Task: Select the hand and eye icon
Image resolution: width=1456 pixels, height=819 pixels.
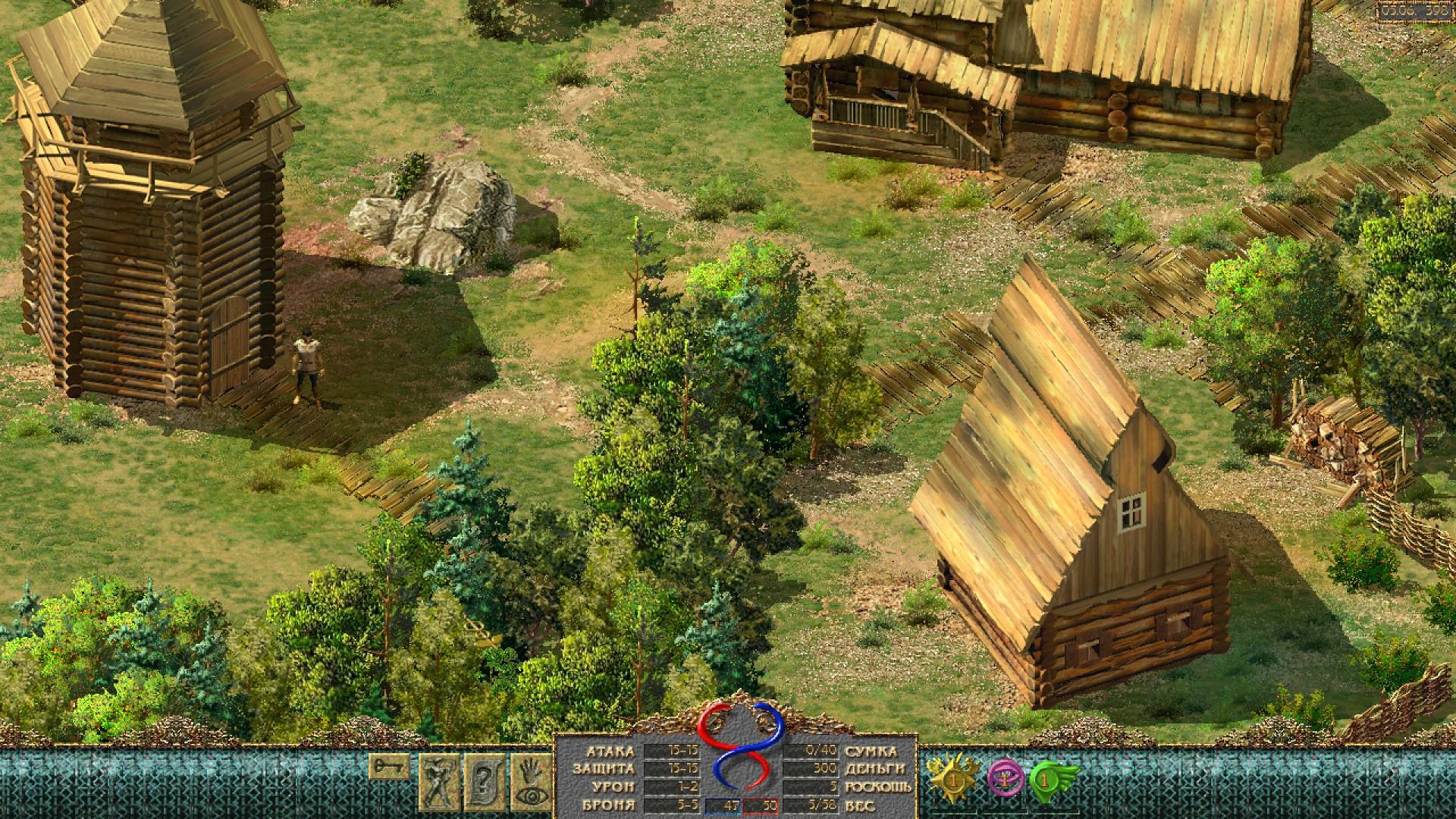Action: (x=530, y=781)
